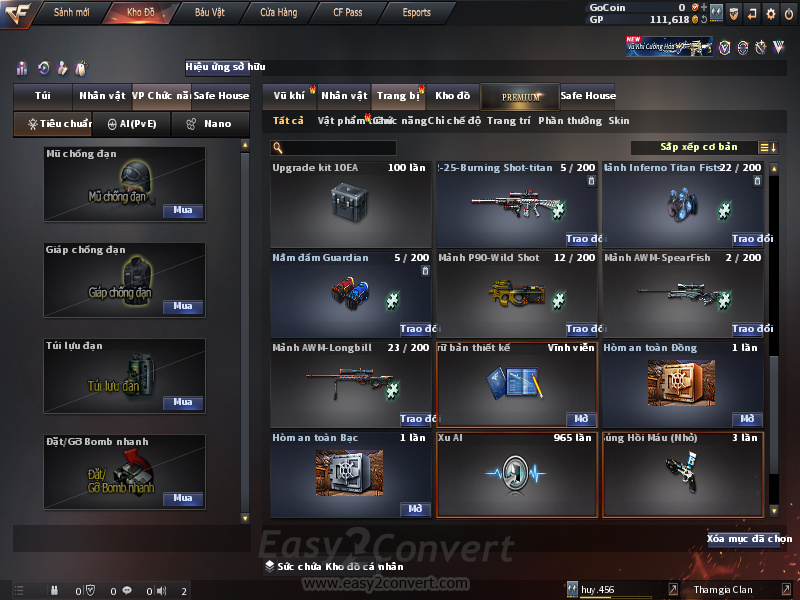This screenshot has width=800, height=600.
Task: Buy the Túi lựu đạn grenade pouch
Action: (x=182, y=402)
